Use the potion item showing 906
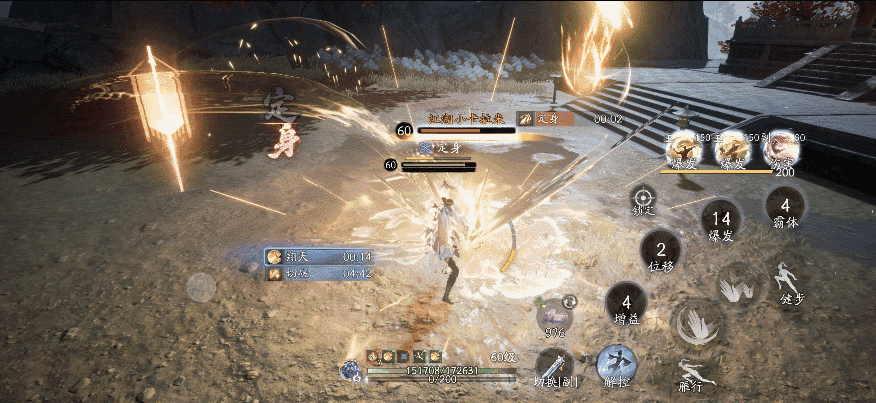 [555, 313]
